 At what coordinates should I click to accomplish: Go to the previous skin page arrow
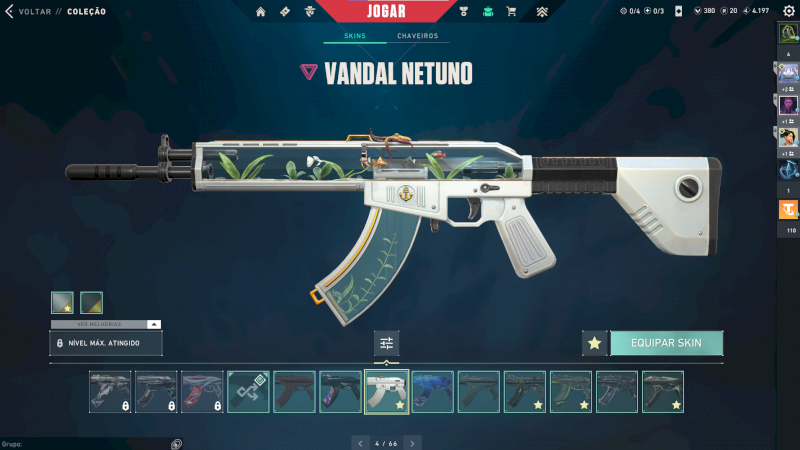click(x=361, y=442)
